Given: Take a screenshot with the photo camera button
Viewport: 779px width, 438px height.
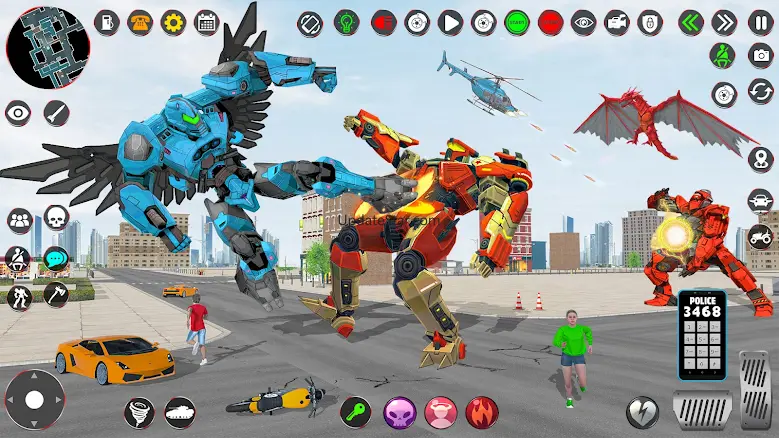Looking at the screenshot, I should click(x=760, y=56).
